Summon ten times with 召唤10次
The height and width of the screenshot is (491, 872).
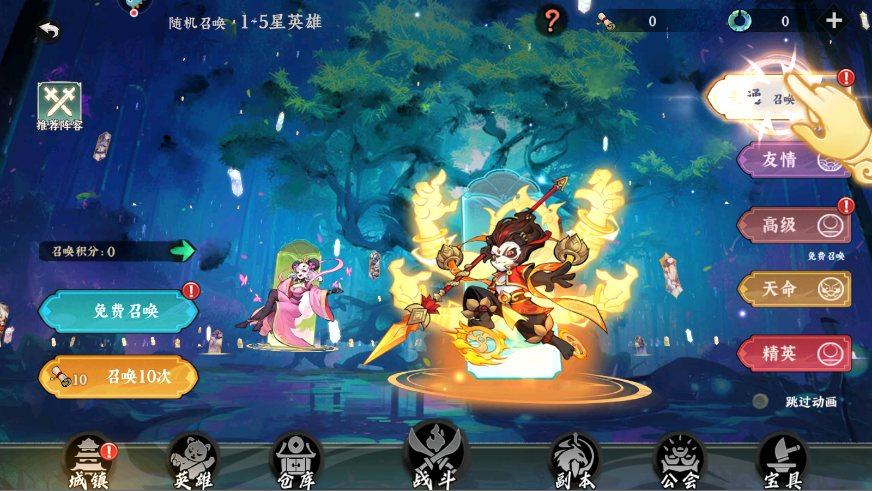[118, 377]
